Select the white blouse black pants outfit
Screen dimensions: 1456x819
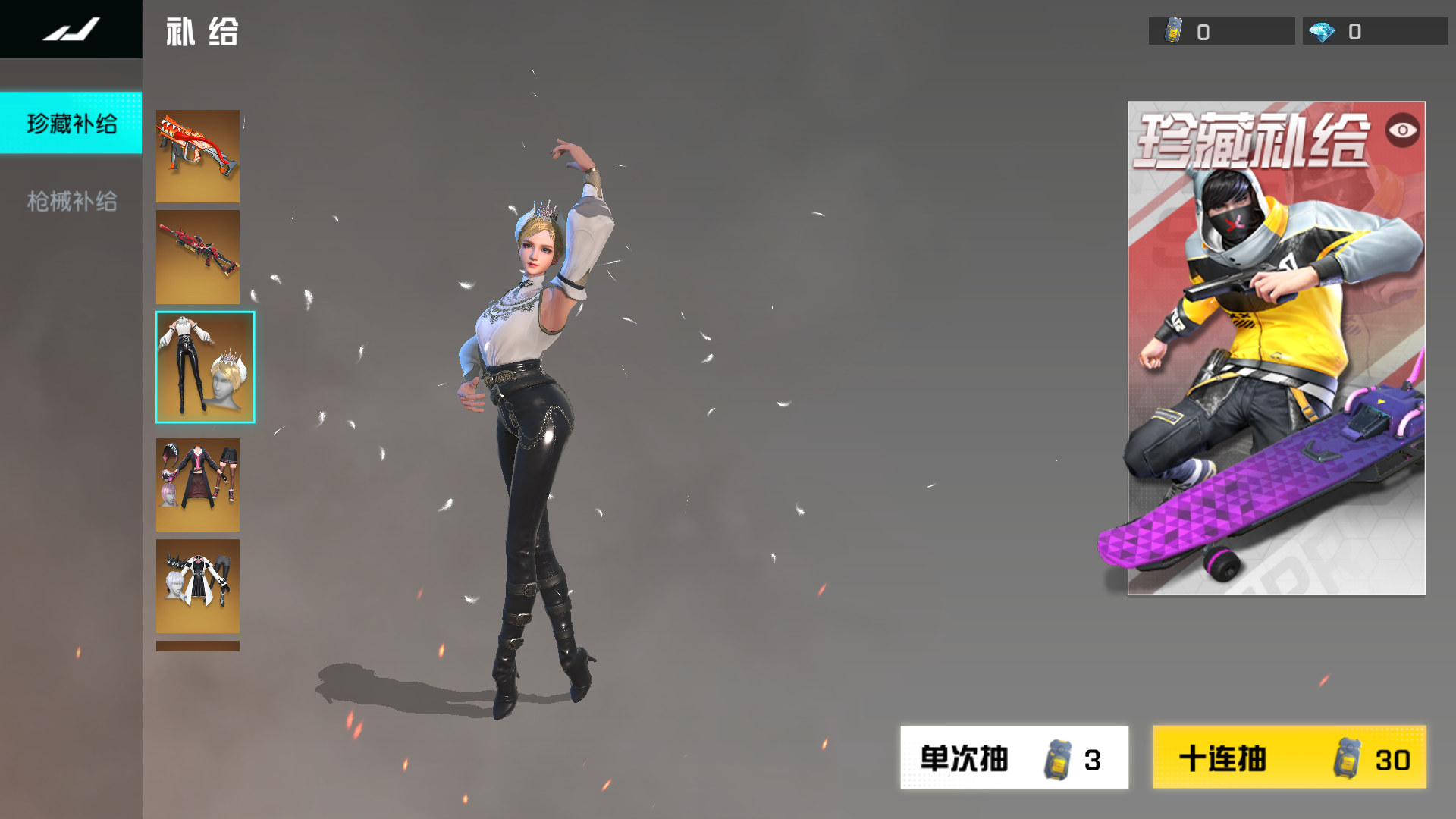click(x=205, y=367)
